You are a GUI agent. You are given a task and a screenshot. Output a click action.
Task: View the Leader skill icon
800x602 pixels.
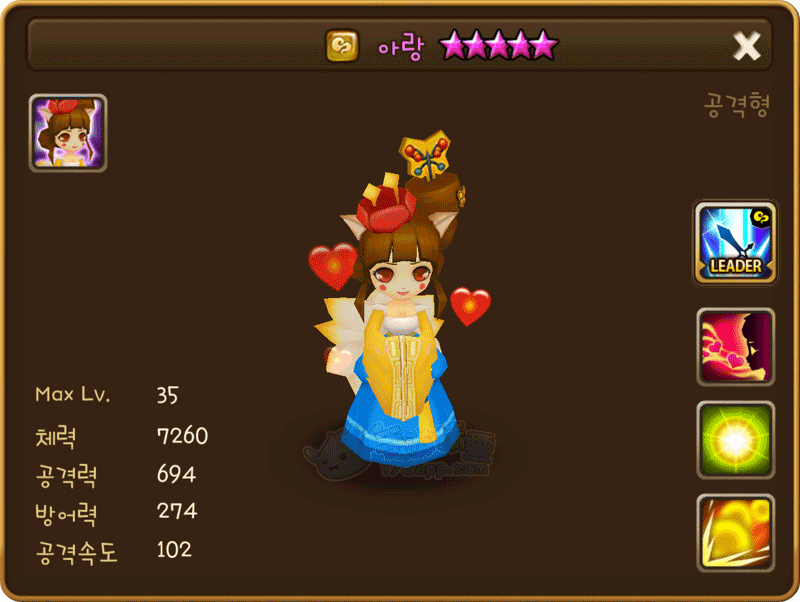[736, 242]
